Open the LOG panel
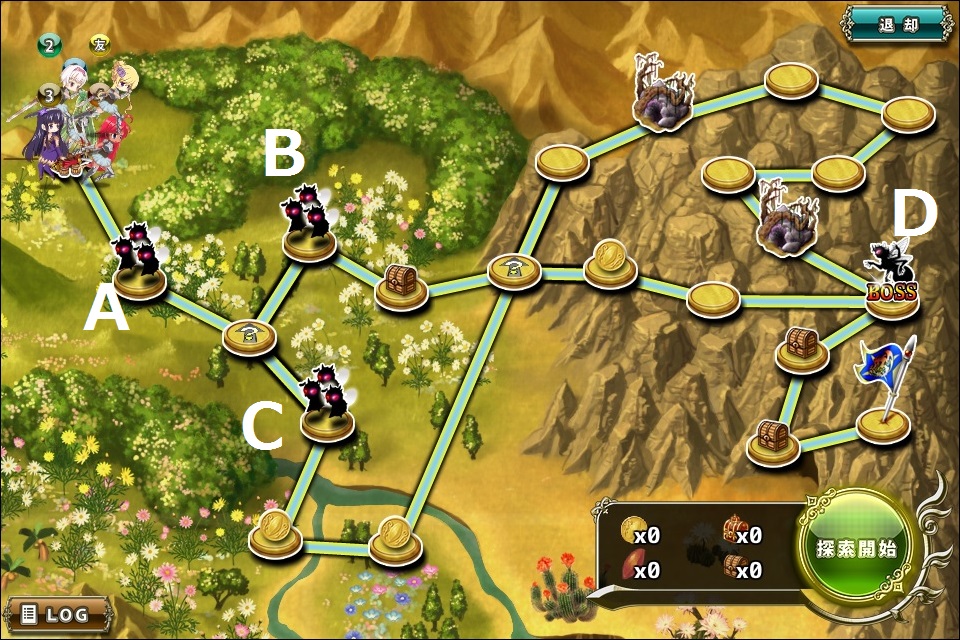Image resolution: width=960 pixels, height=640 pixels. [58, 614]
